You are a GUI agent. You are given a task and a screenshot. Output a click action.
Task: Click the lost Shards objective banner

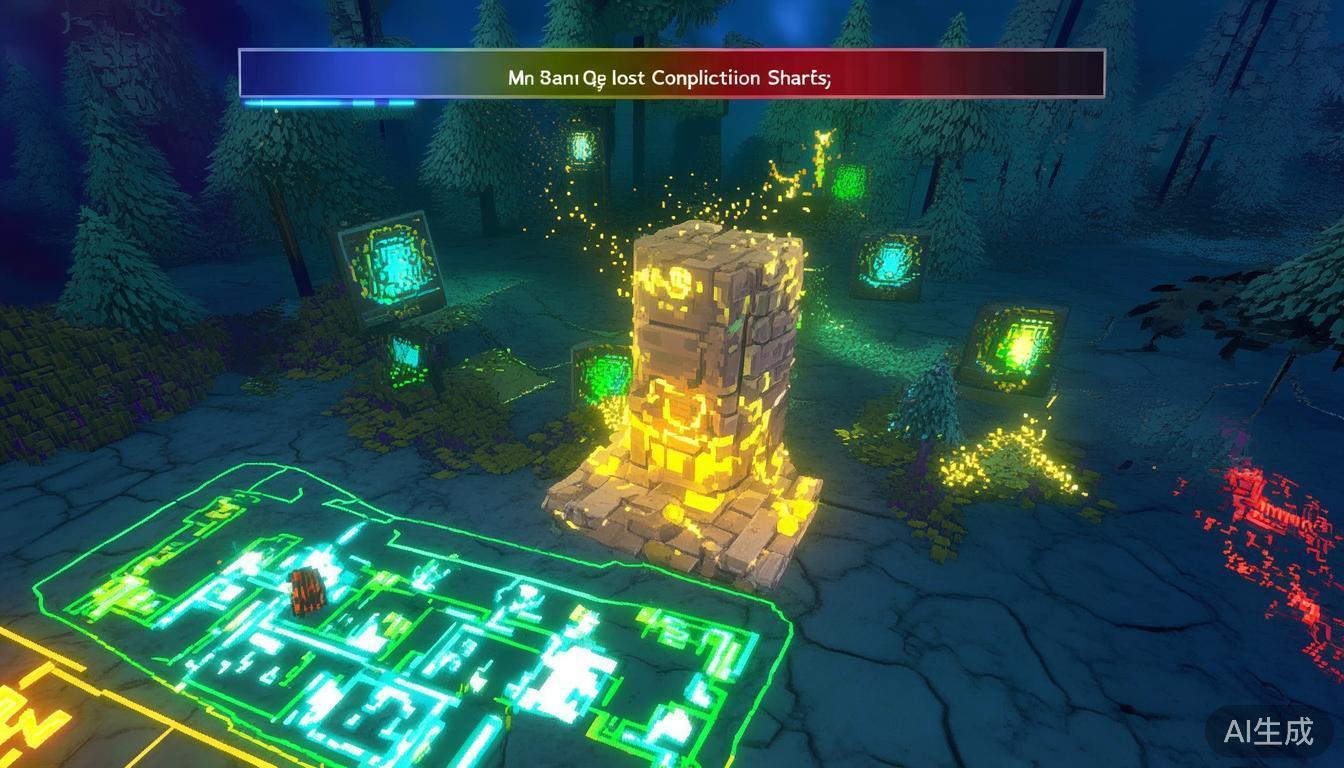671,74
